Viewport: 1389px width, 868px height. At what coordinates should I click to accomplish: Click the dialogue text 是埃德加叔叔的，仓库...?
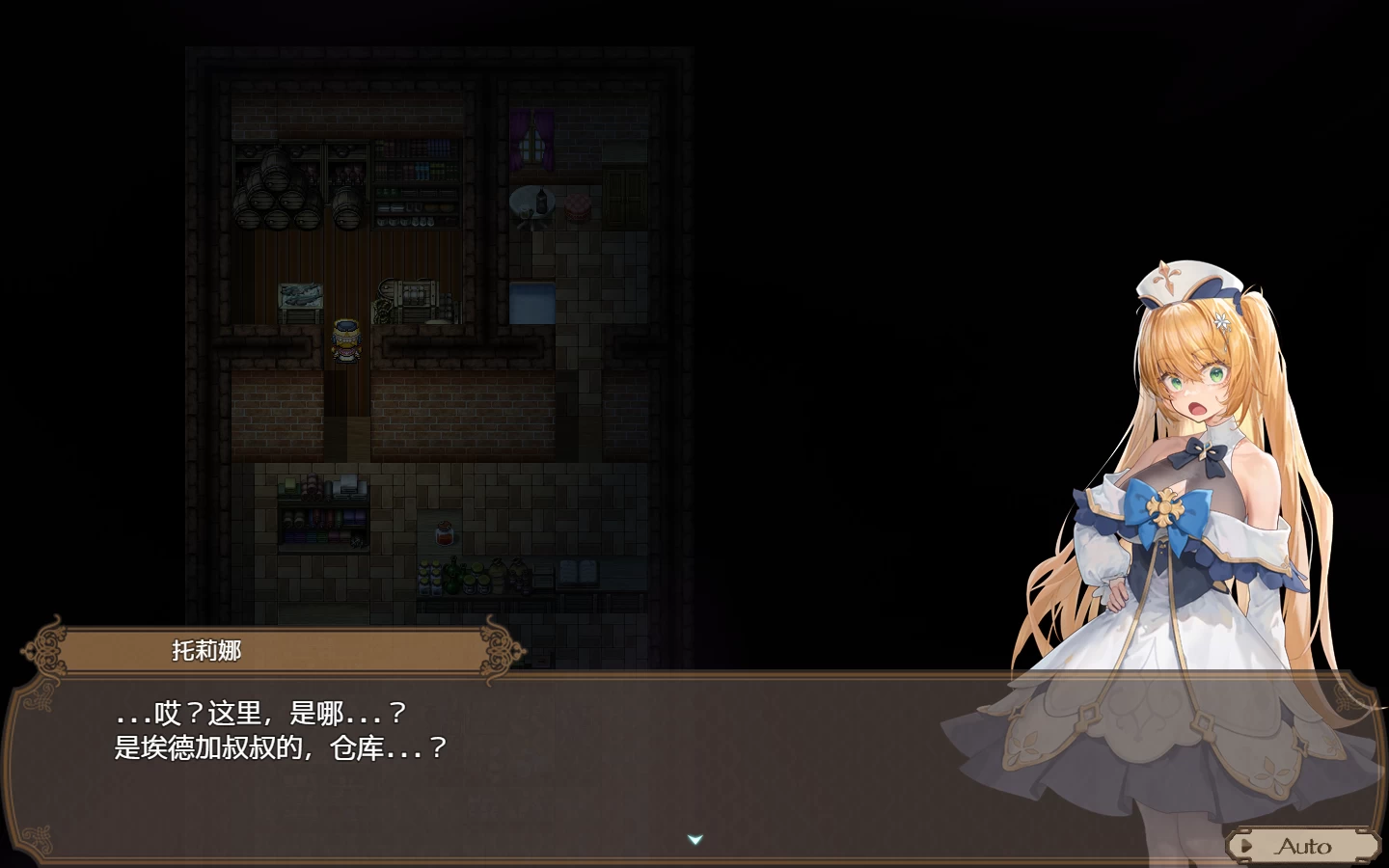(x=280, y=746)
